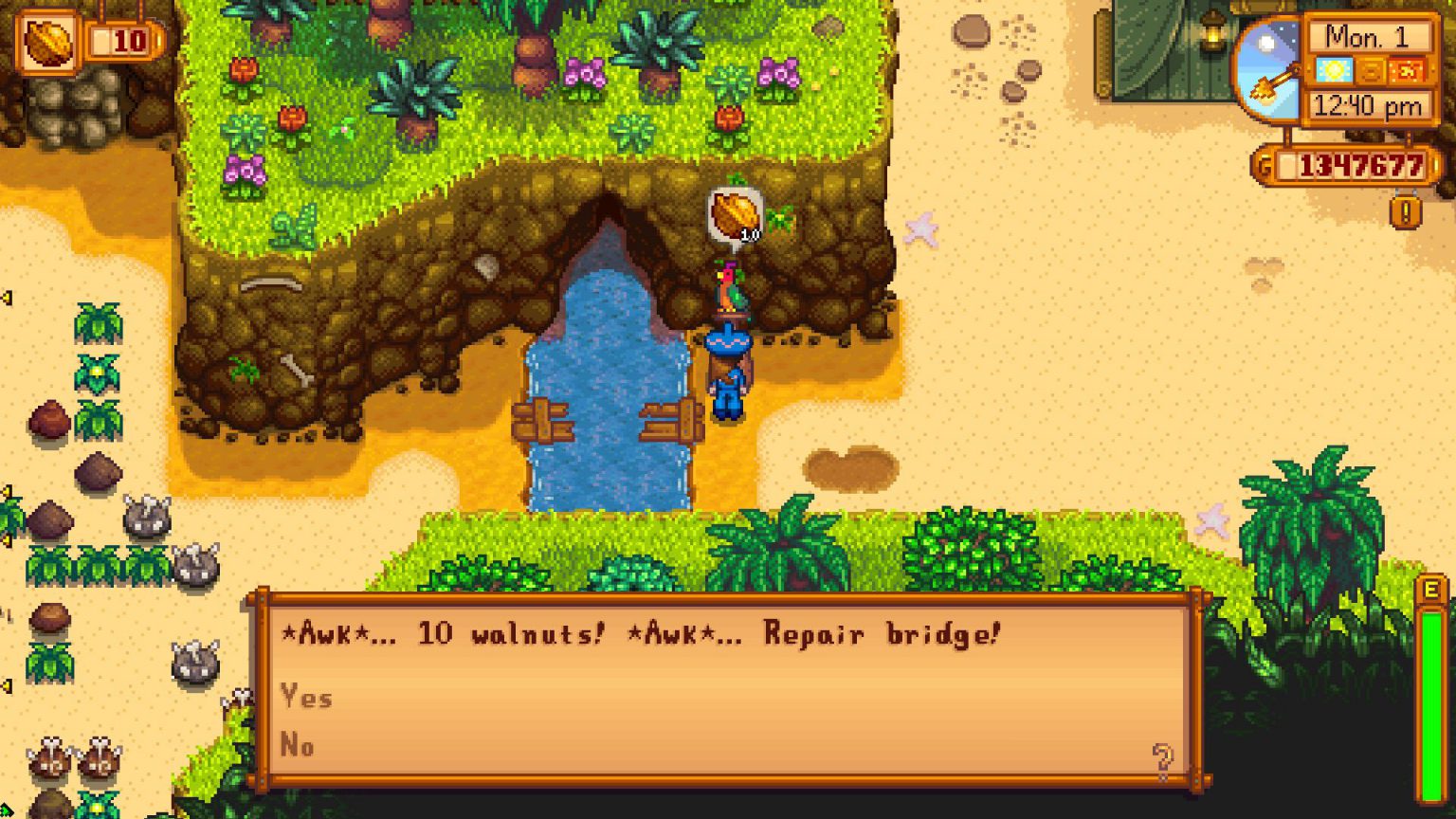1456x819 pixels.
Task: Click the Mon. 1 date display
Action: pyautogui.click(x=1366, y=37)
